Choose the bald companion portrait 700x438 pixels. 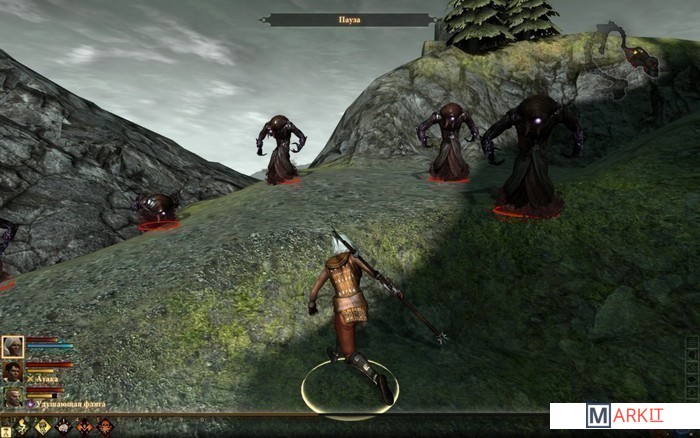(x=13, y=396)
